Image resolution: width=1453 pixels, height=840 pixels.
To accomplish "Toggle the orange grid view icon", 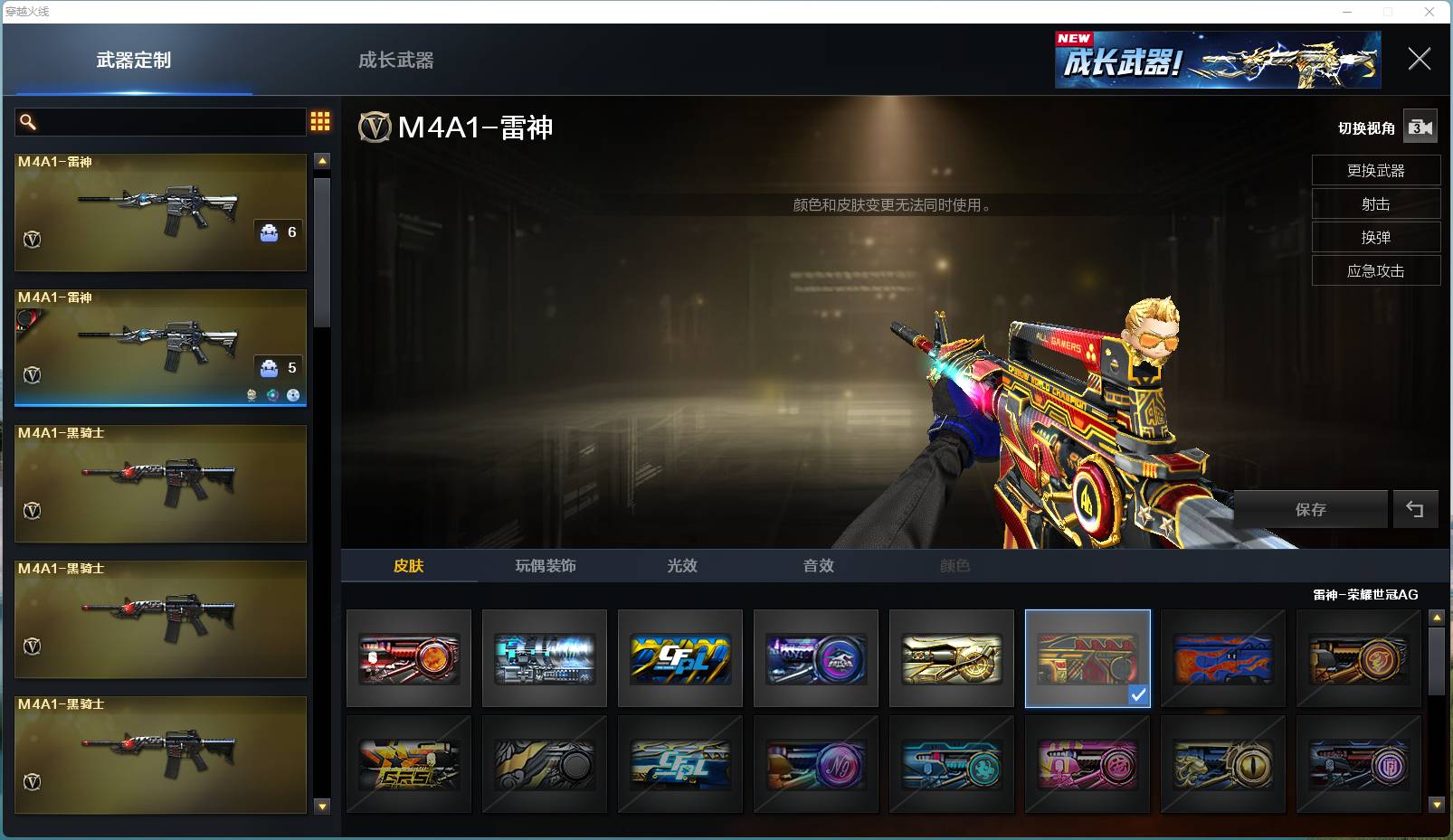I will click(x=320, y=122).
